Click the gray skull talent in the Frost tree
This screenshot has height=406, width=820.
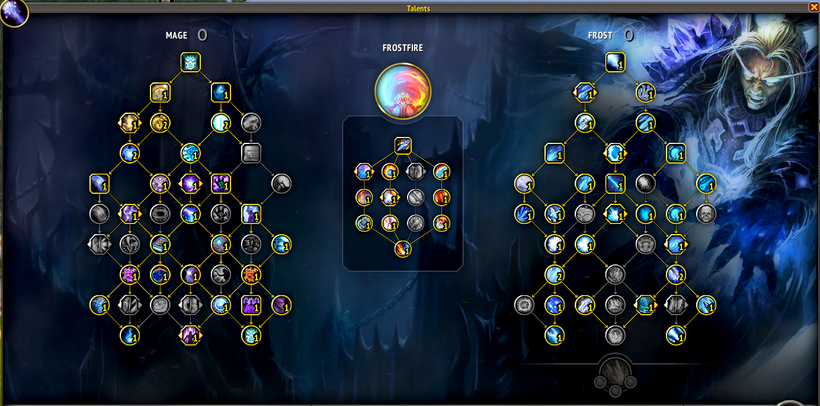click(x=706, y=214)
